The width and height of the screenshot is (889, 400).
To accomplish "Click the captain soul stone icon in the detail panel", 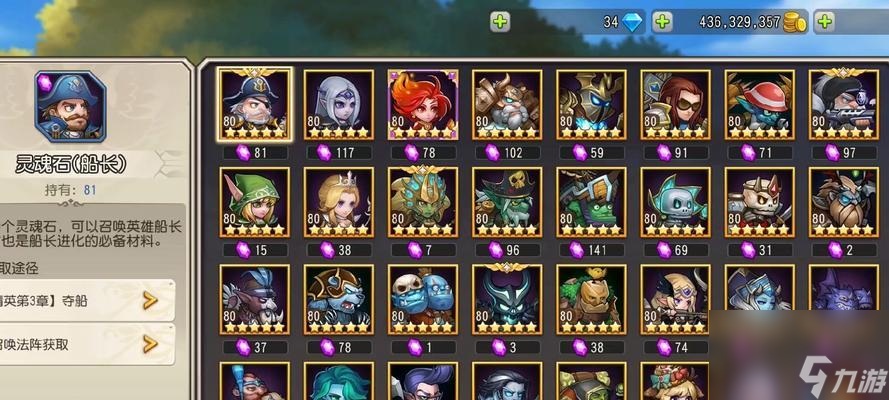I will pos(70,105).
